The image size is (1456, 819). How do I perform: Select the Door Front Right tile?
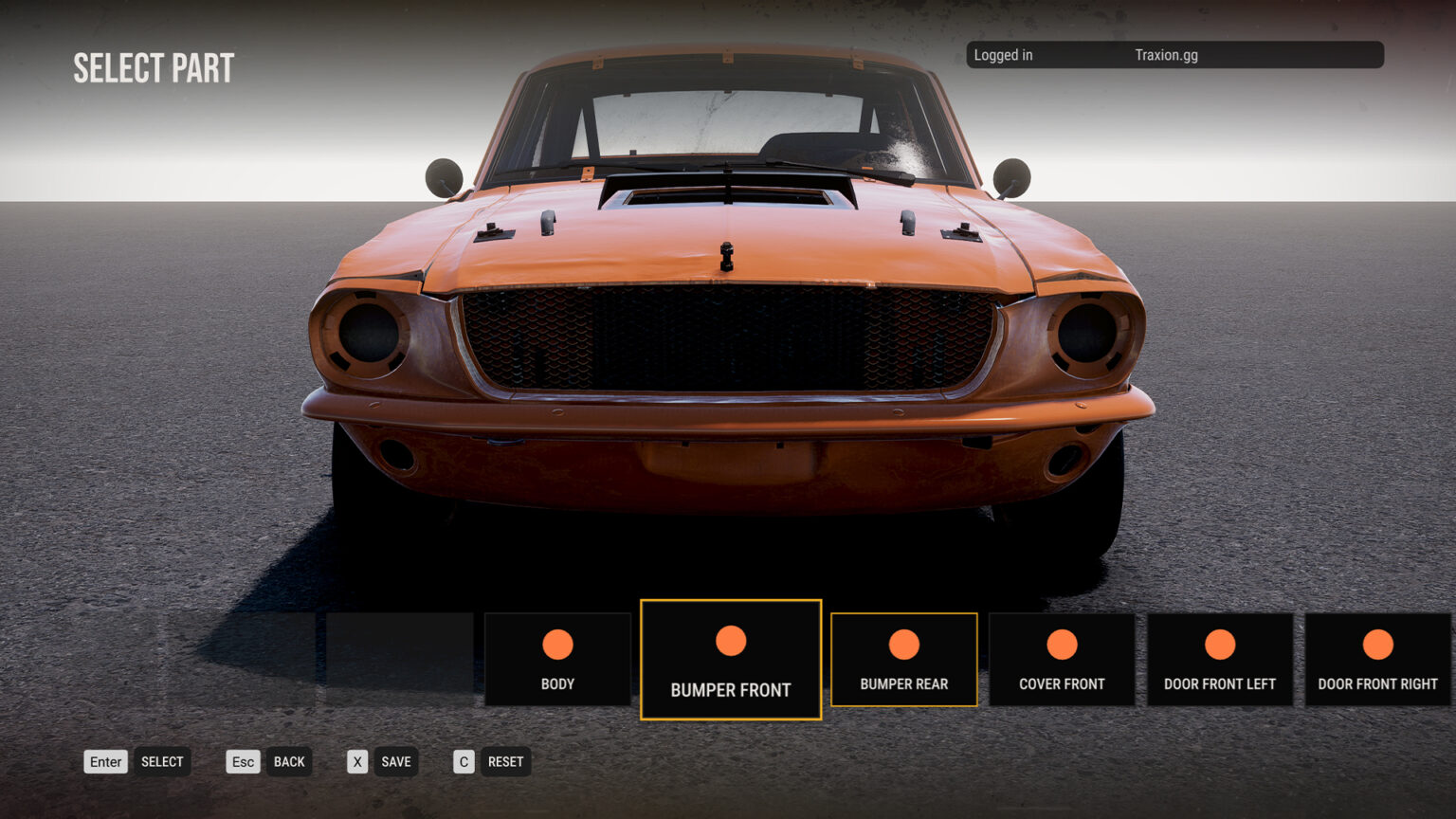(1377, 659)
